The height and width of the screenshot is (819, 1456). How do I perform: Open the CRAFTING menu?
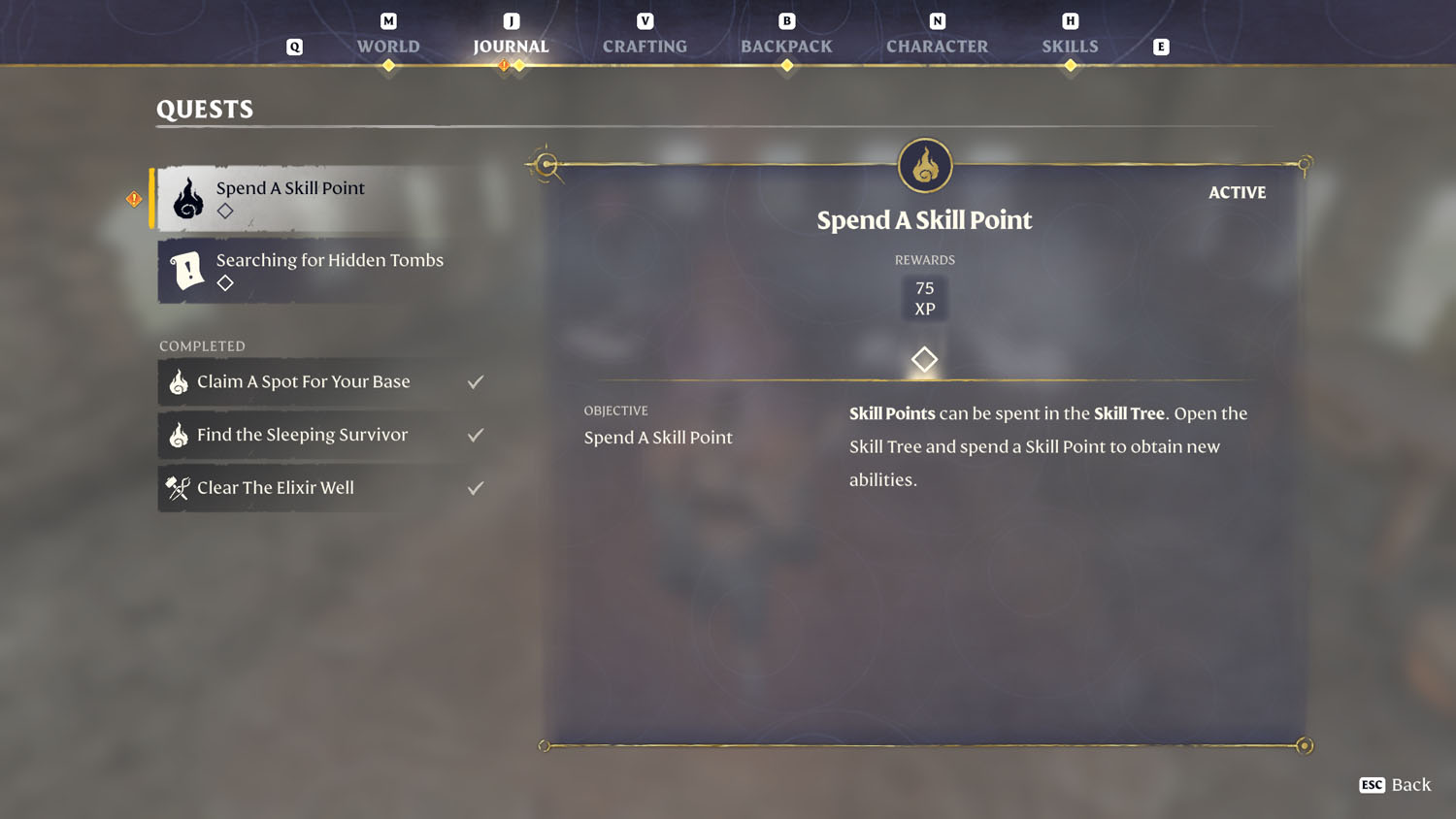coord(645,45)
